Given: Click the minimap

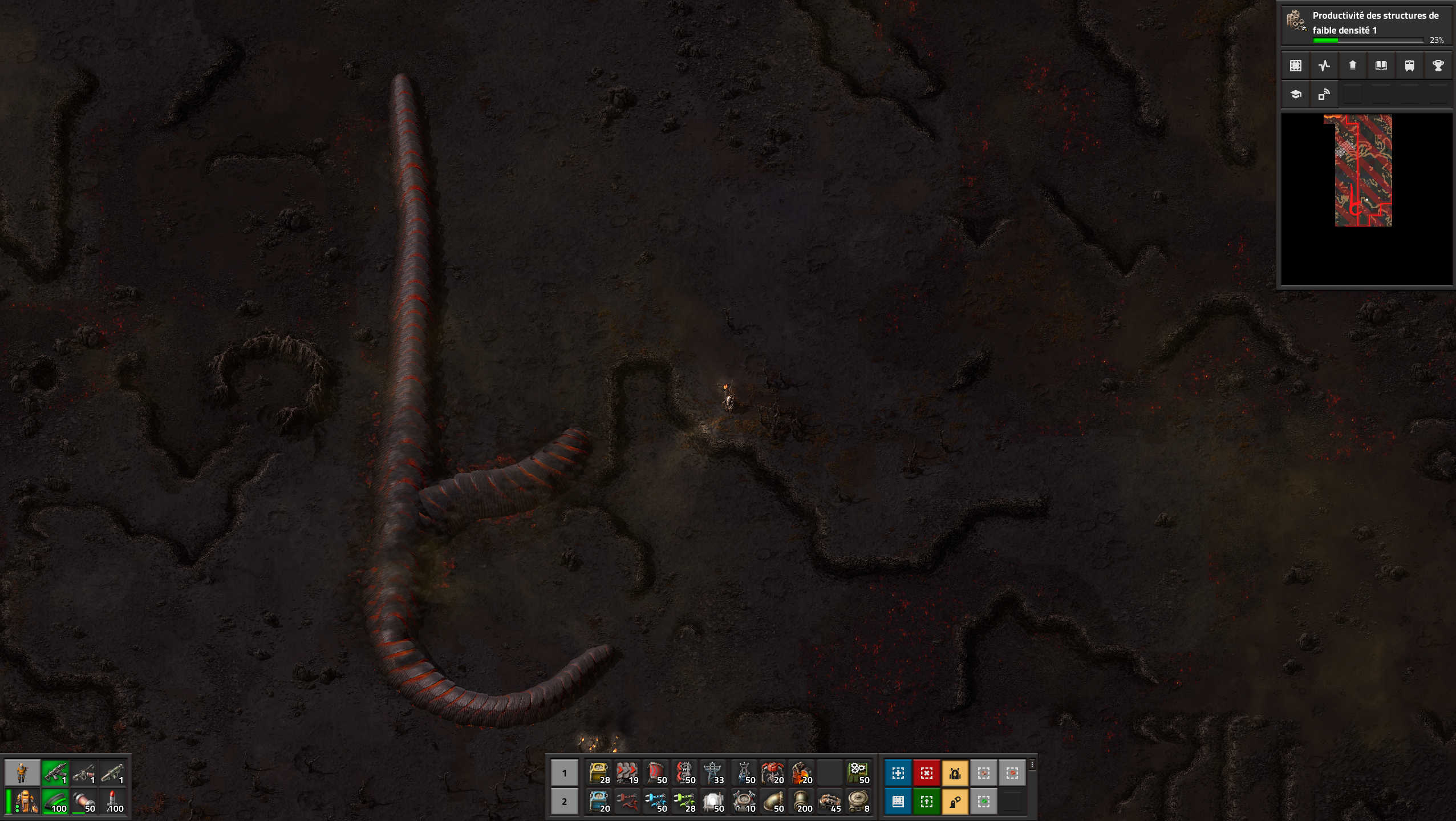Looking at the screenshot, I should [x=1366, y=199].
